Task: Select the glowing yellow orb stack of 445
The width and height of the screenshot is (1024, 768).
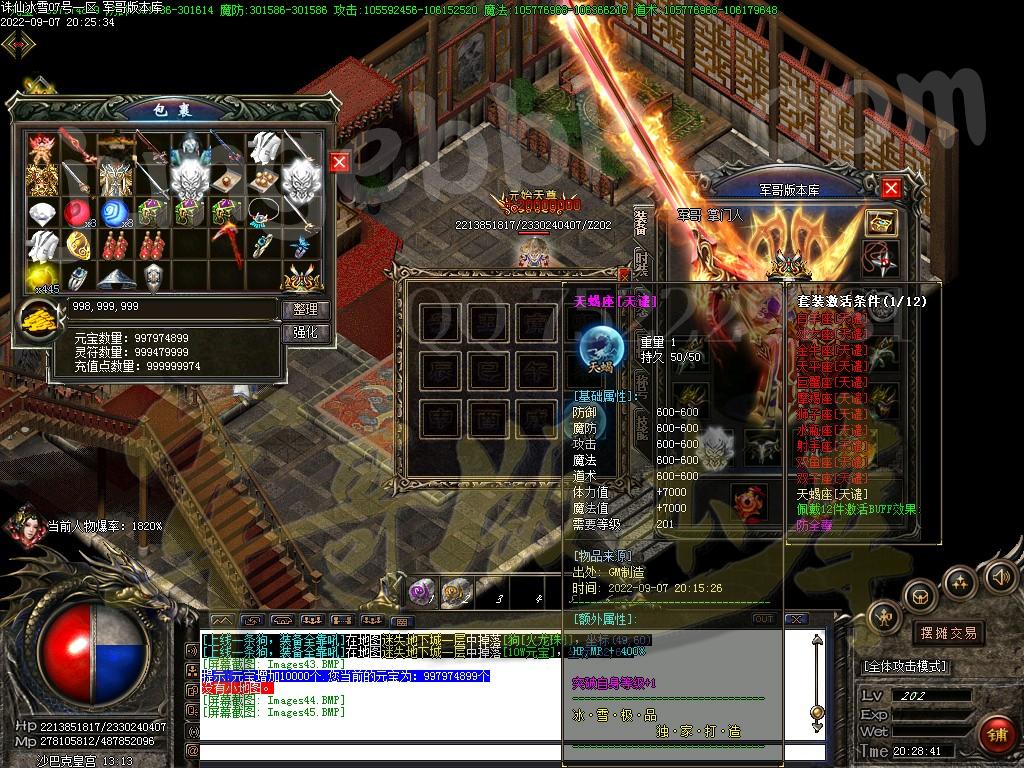Action: (x=41, y=277)
